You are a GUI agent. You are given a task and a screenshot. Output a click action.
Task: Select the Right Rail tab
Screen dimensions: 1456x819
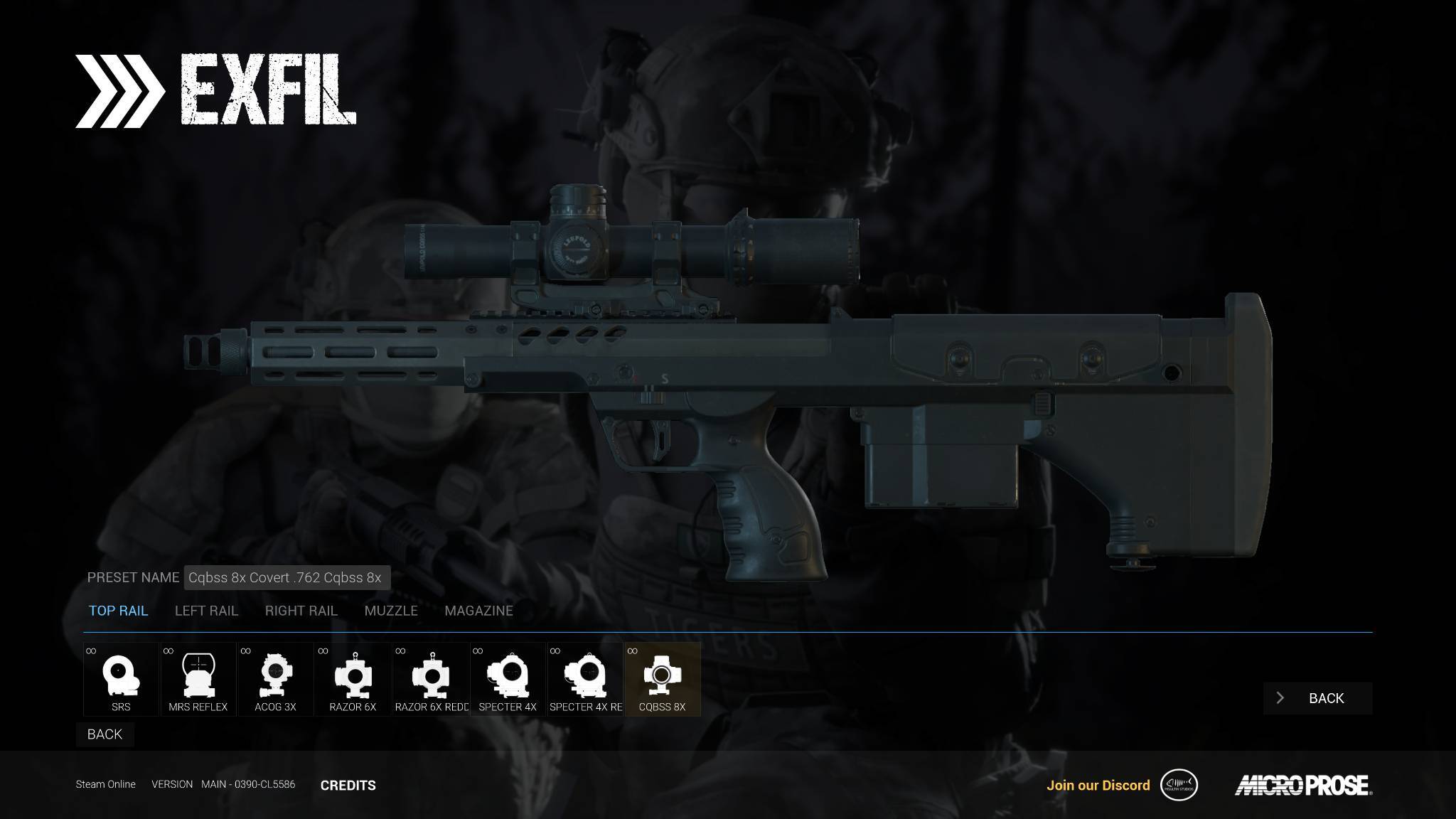point(301,611)
